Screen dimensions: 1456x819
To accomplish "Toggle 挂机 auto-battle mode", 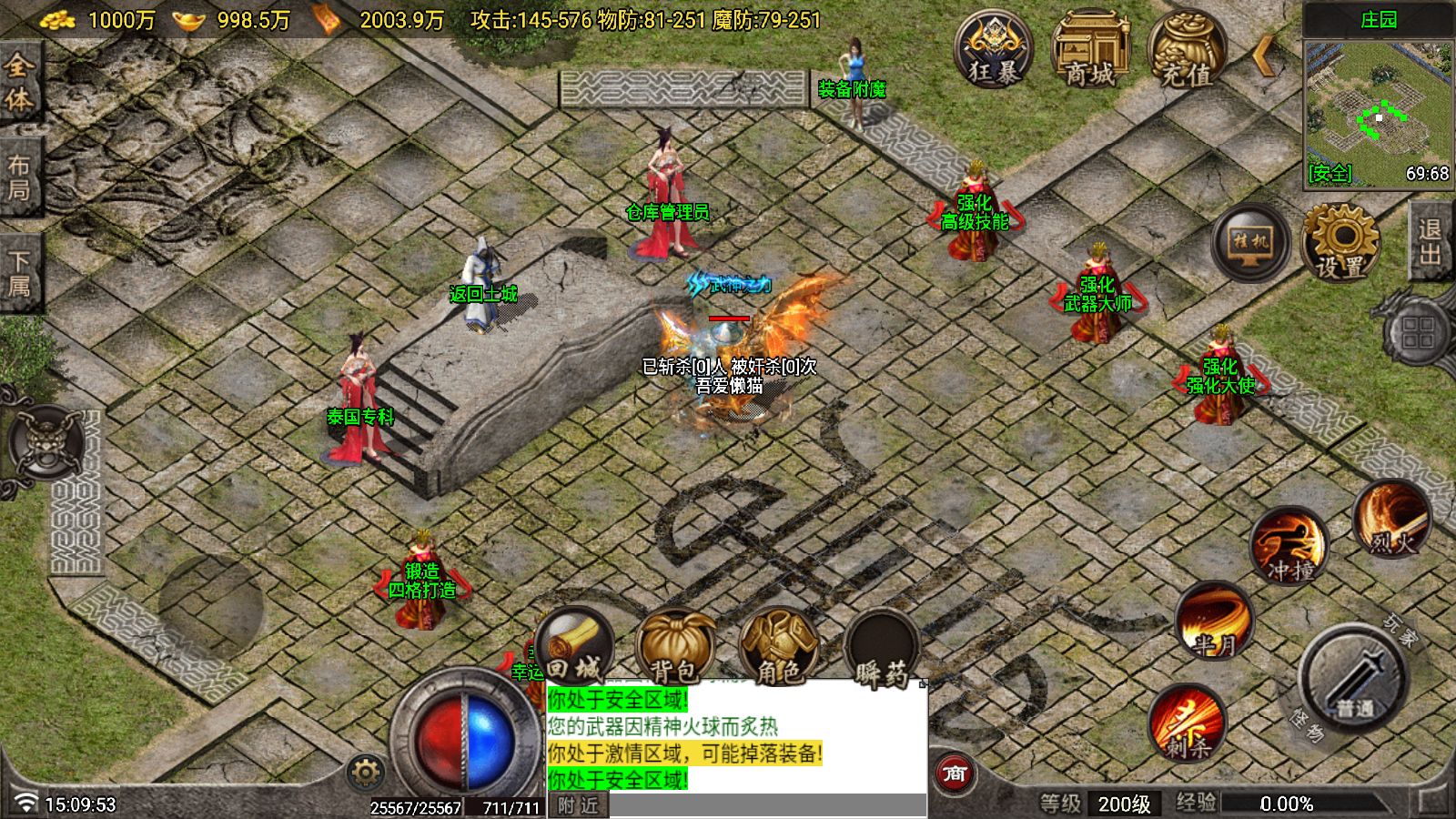I will click(1250, 242).
